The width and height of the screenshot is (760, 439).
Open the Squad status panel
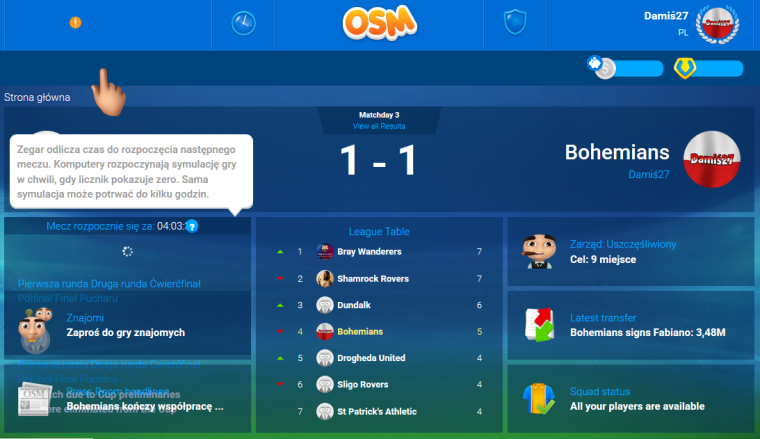tap(630, 398)
